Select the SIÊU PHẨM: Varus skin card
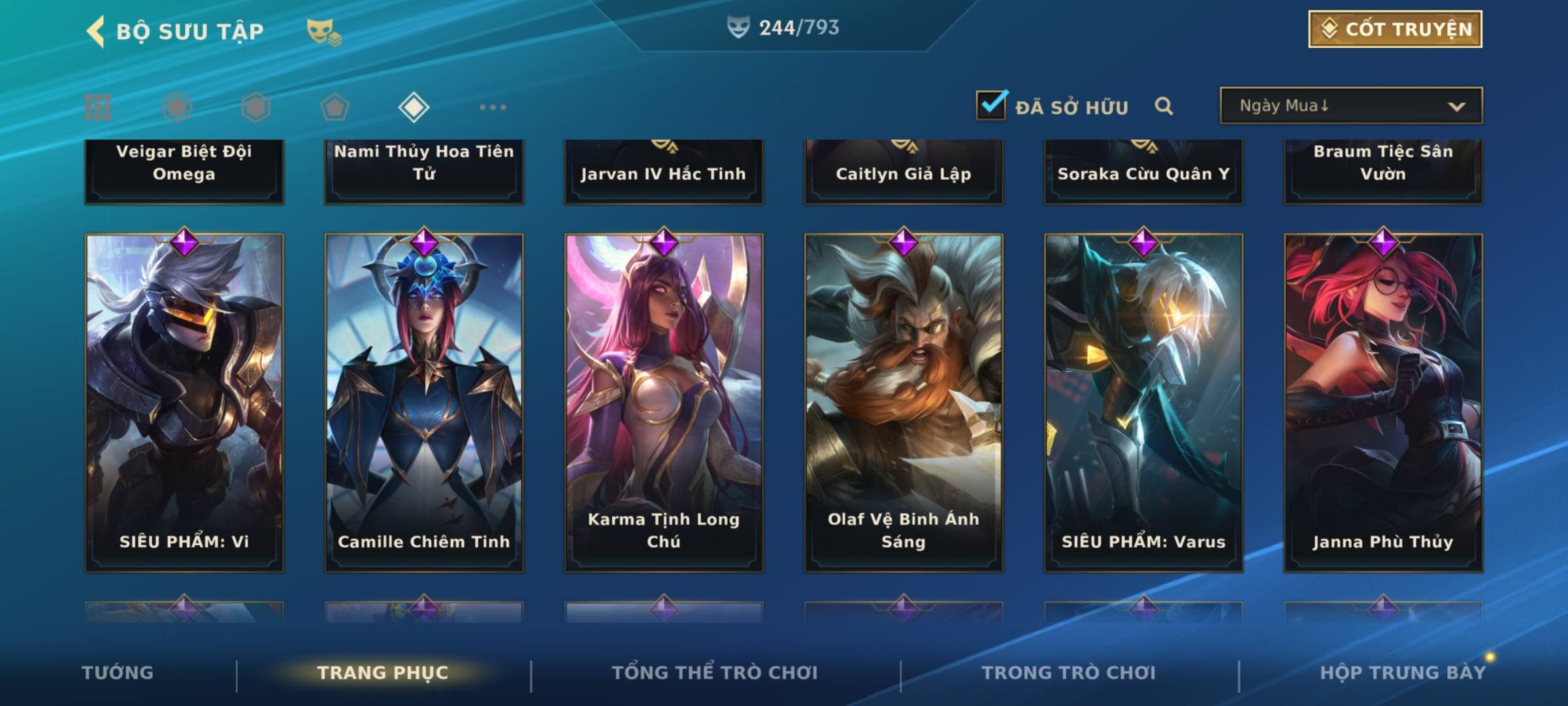This screenshot has height=706, width=1568. pos(1143,402)
